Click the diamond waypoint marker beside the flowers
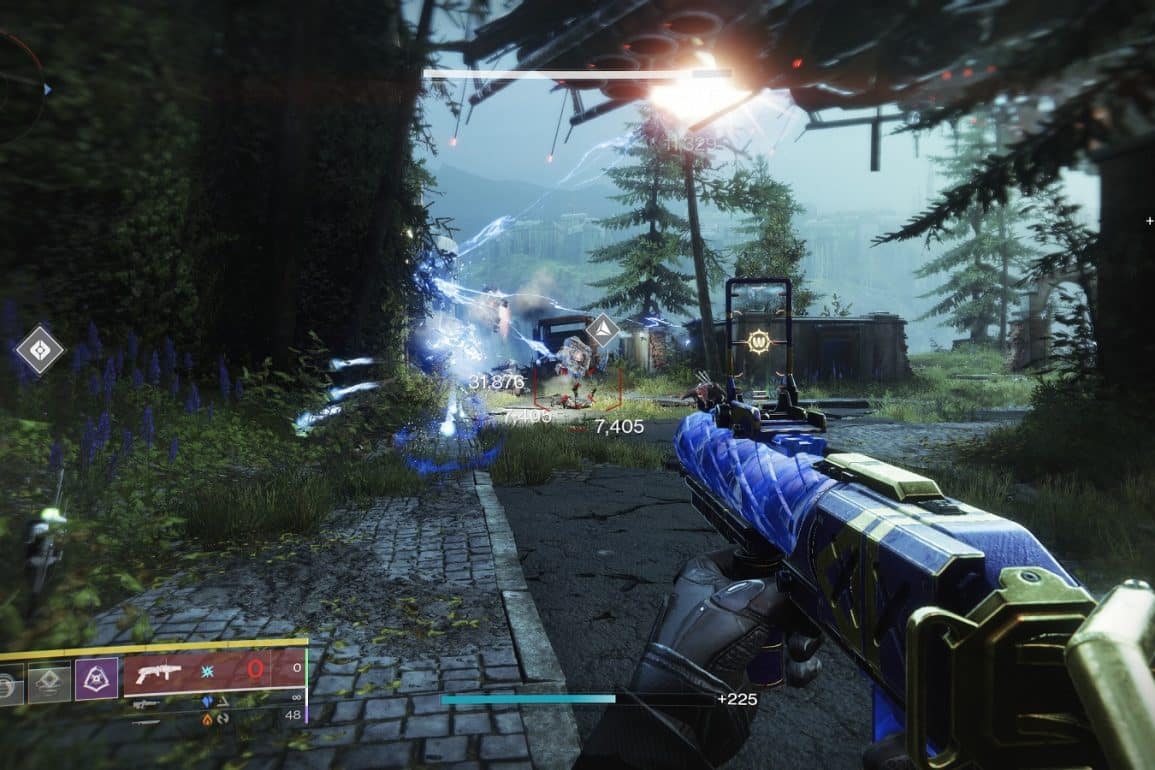The height and width of the screenshot is (770, 1155). coord(39,351)
